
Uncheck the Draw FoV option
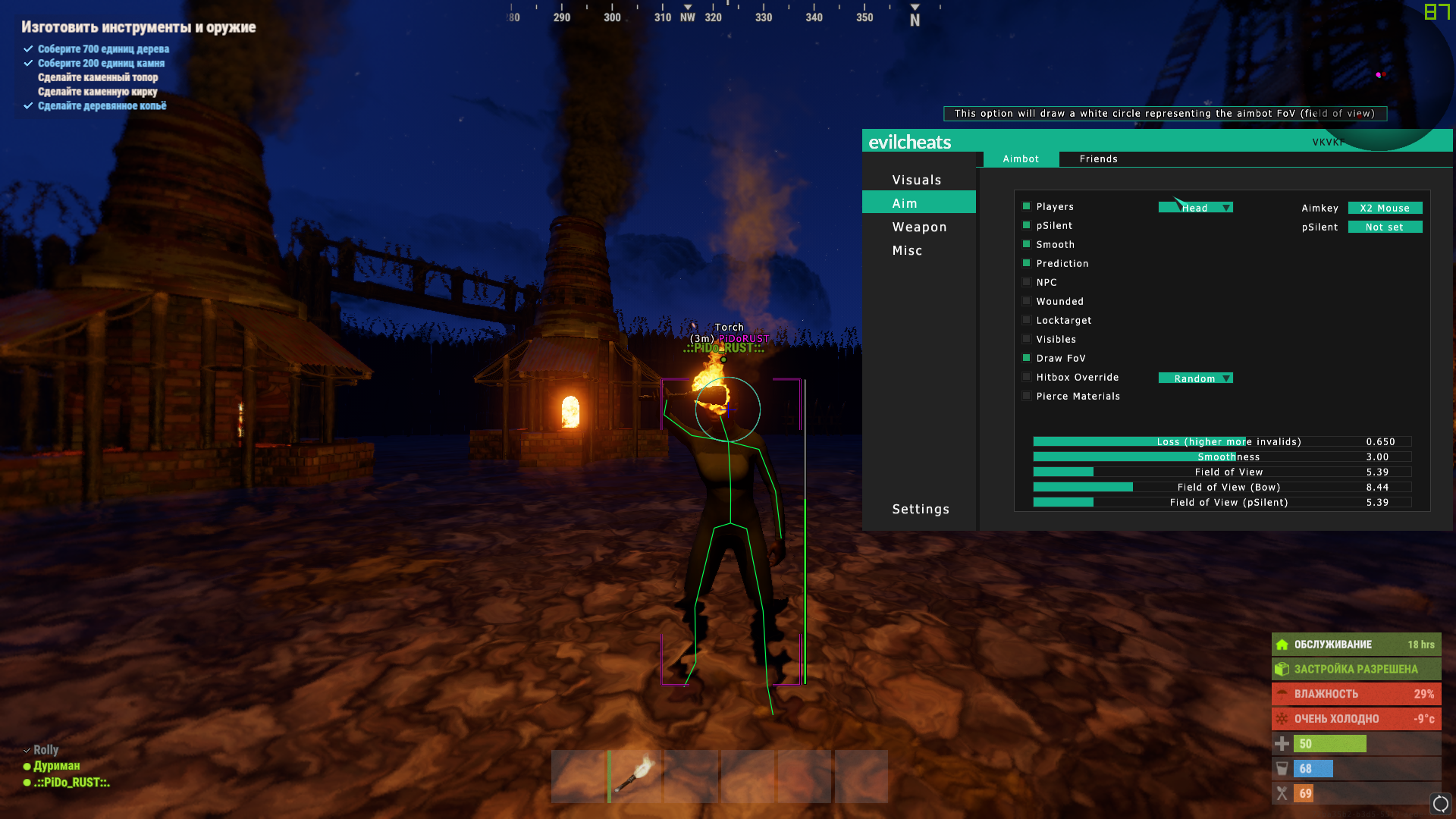pos(1027,358)
